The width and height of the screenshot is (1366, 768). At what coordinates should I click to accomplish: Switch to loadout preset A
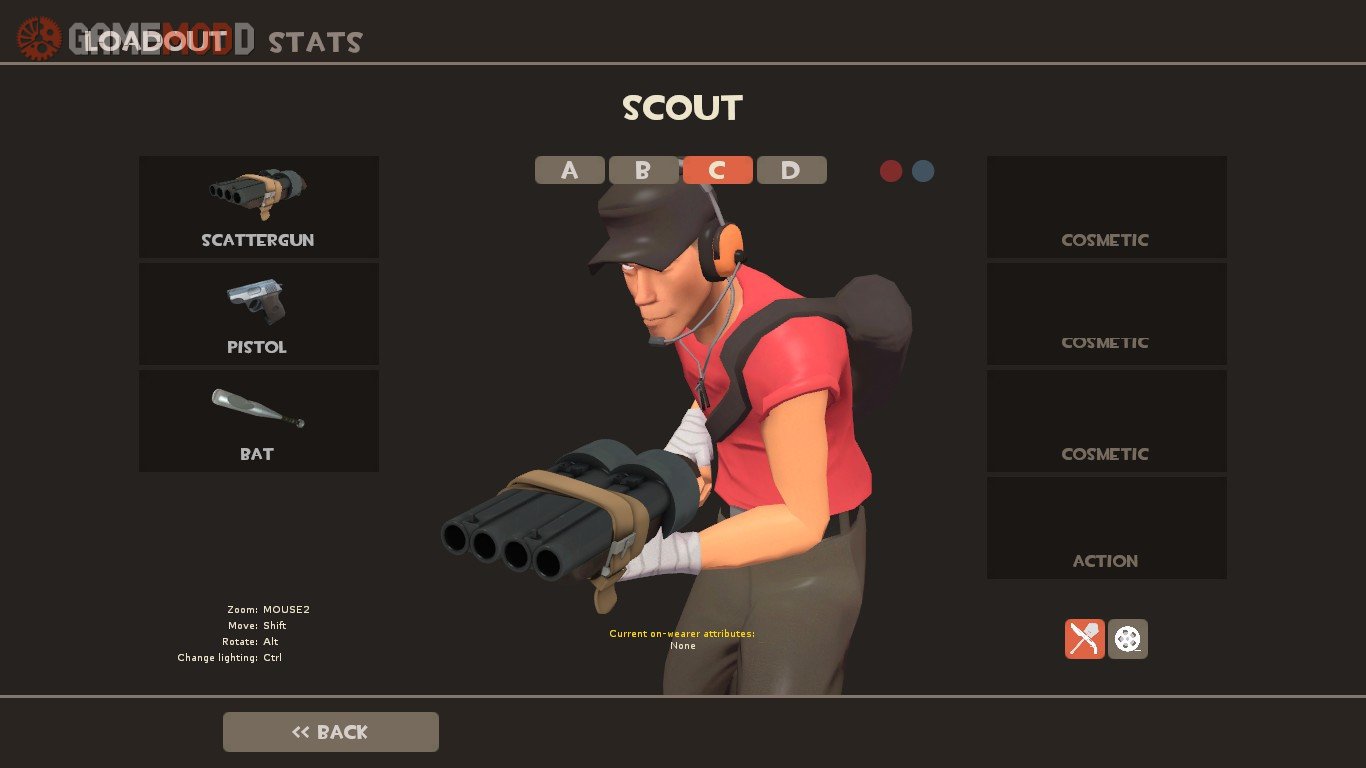(569, 170)
